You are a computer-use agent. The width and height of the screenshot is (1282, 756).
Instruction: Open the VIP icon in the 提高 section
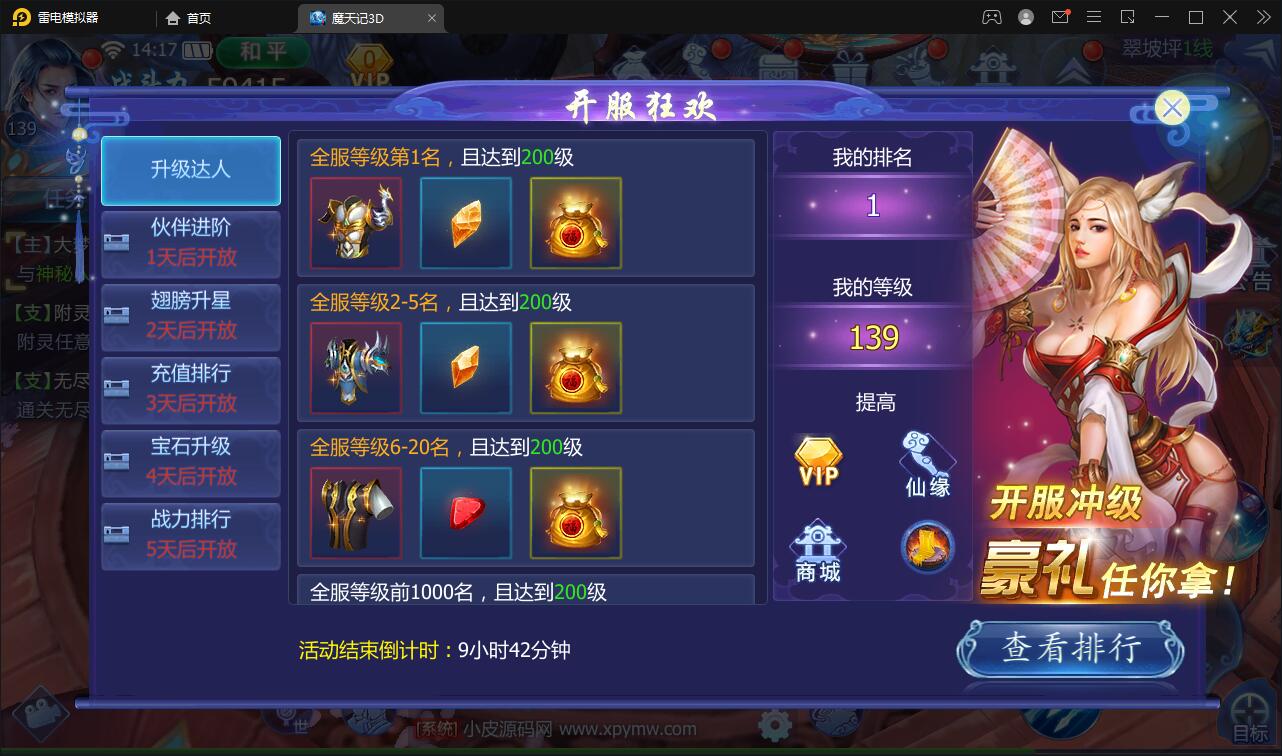pyautogui.click(x=817, y=457)
